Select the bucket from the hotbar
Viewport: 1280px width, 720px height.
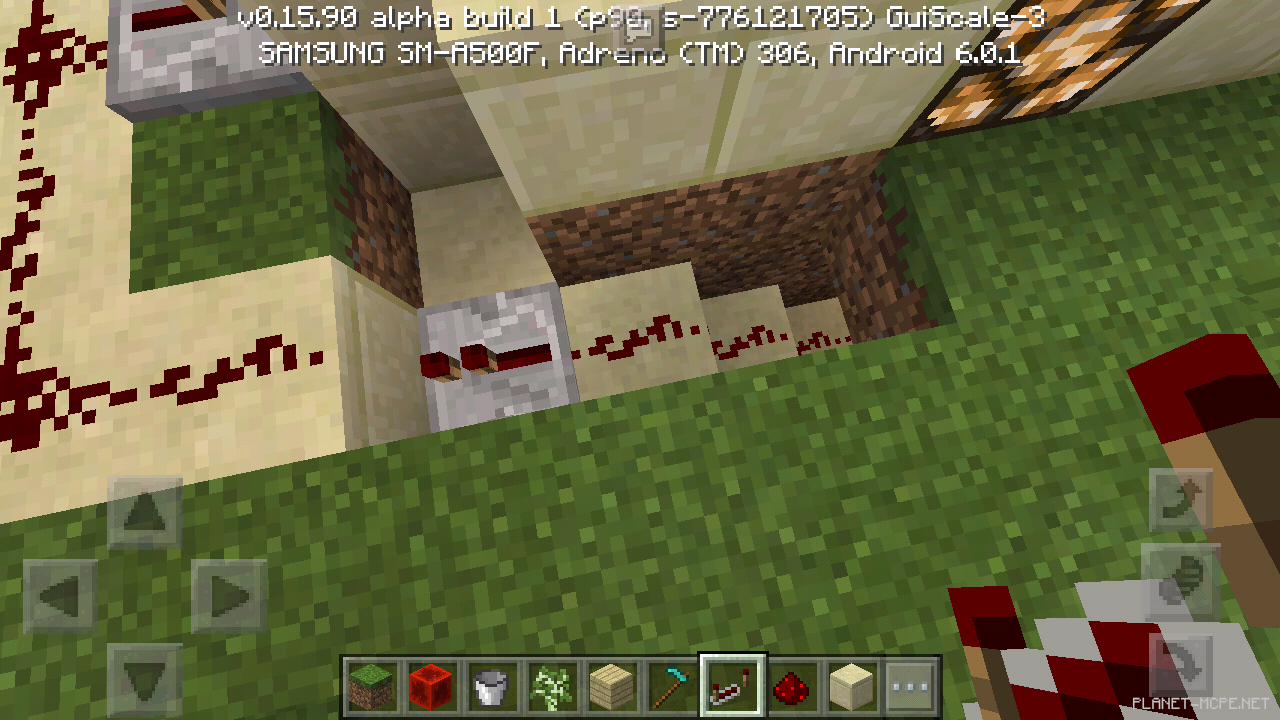pyautogui.click(x=491, y=686)
